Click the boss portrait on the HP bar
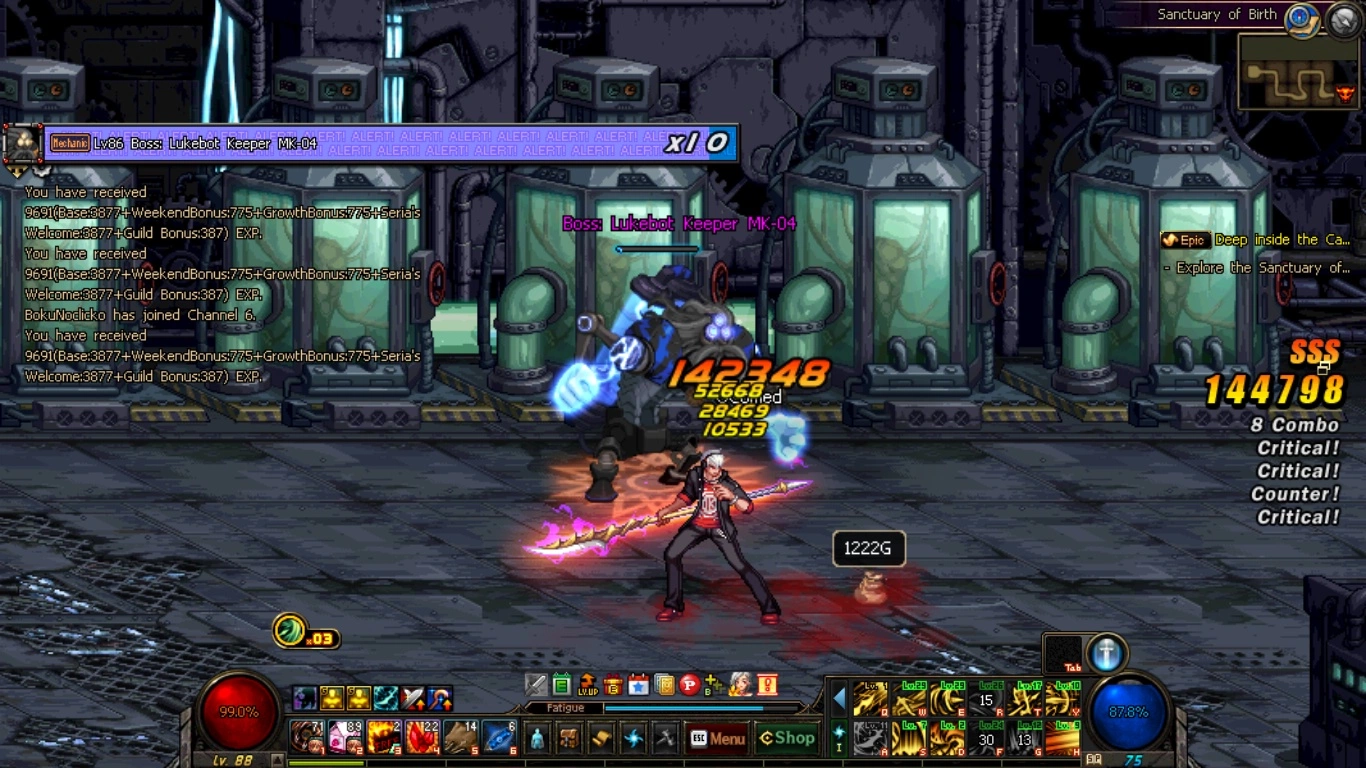This screenshot has height=768, width=1366. coord(21,145)
